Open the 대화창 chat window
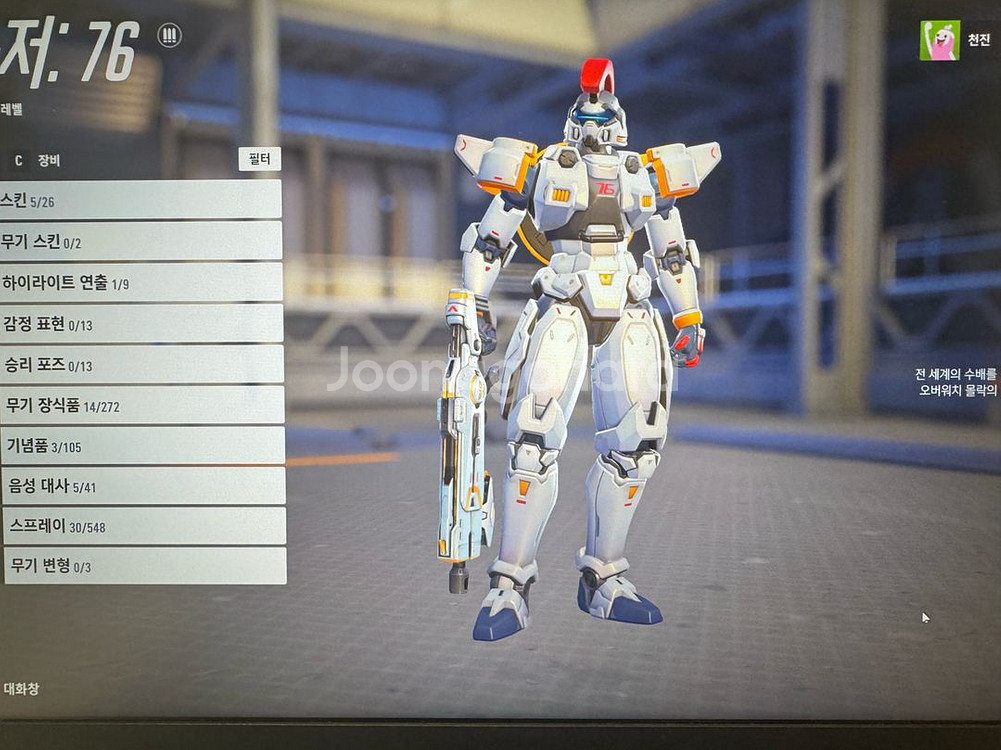The height and width of the screenshot is (750, 1001). tap(21, 689)
